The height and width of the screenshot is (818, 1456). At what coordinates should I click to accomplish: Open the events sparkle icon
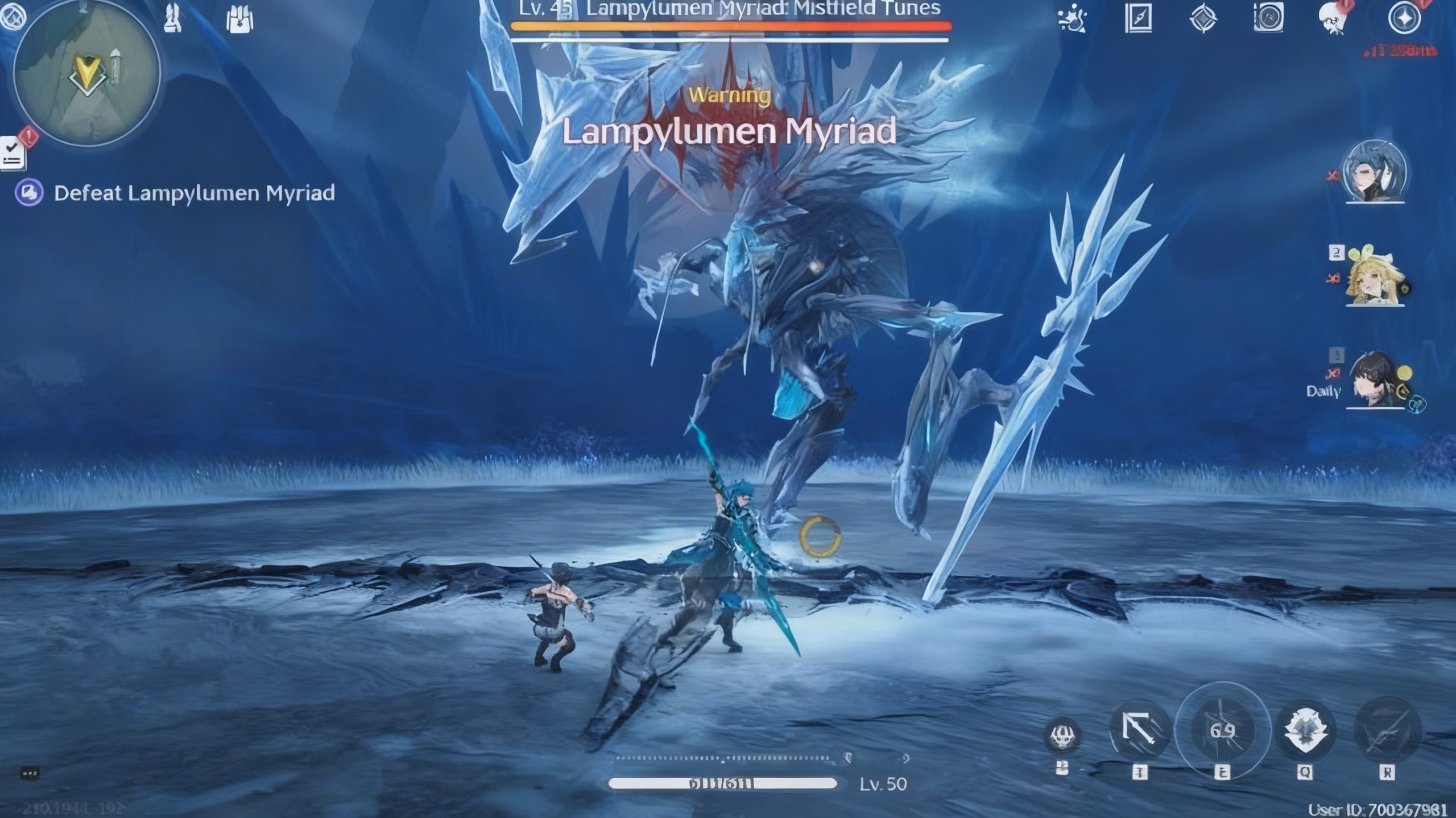1073,18
